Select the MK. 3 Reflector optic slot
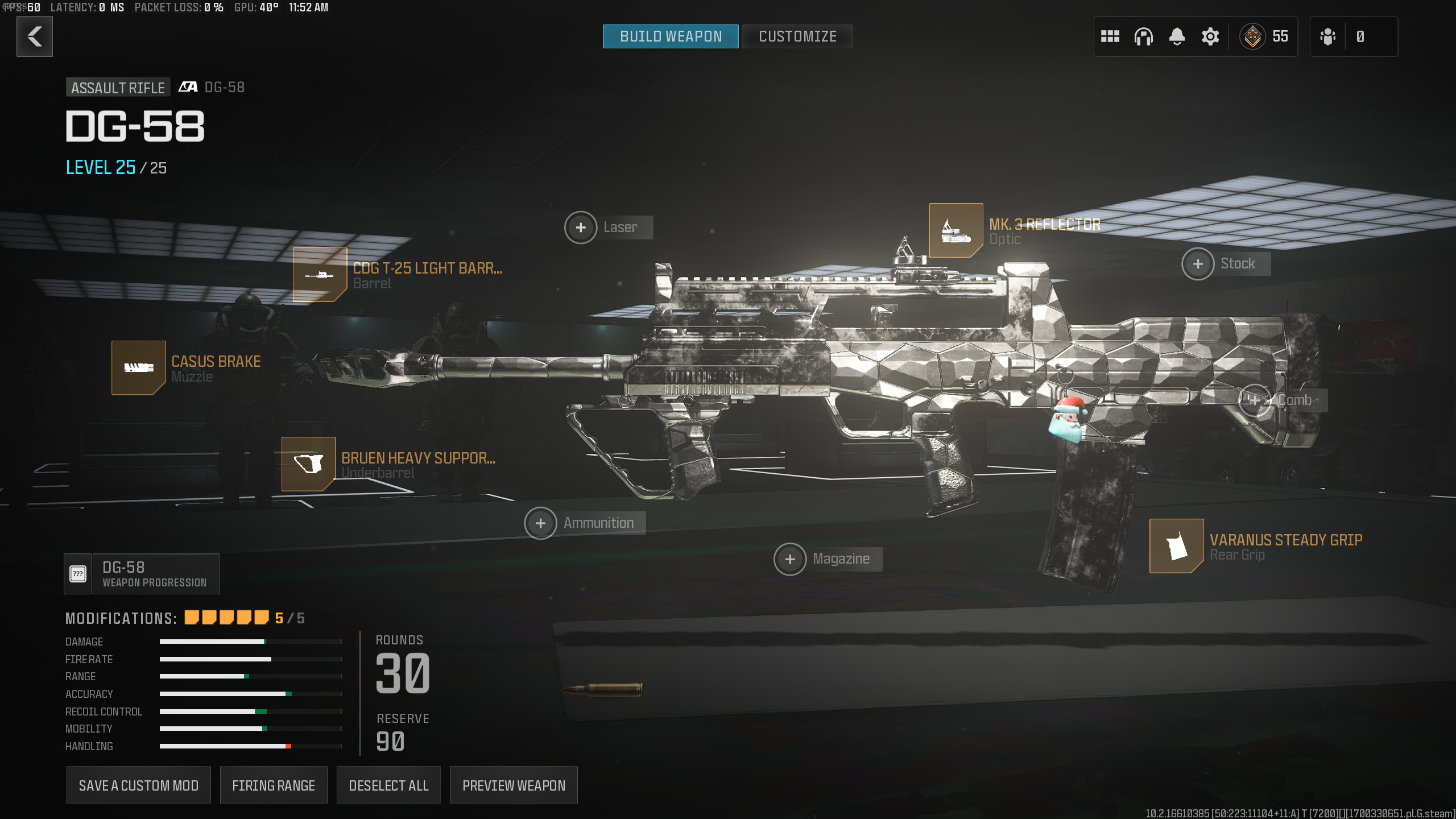The height and width of the screenshot is (819, 1456). click(x=956, y=230)
